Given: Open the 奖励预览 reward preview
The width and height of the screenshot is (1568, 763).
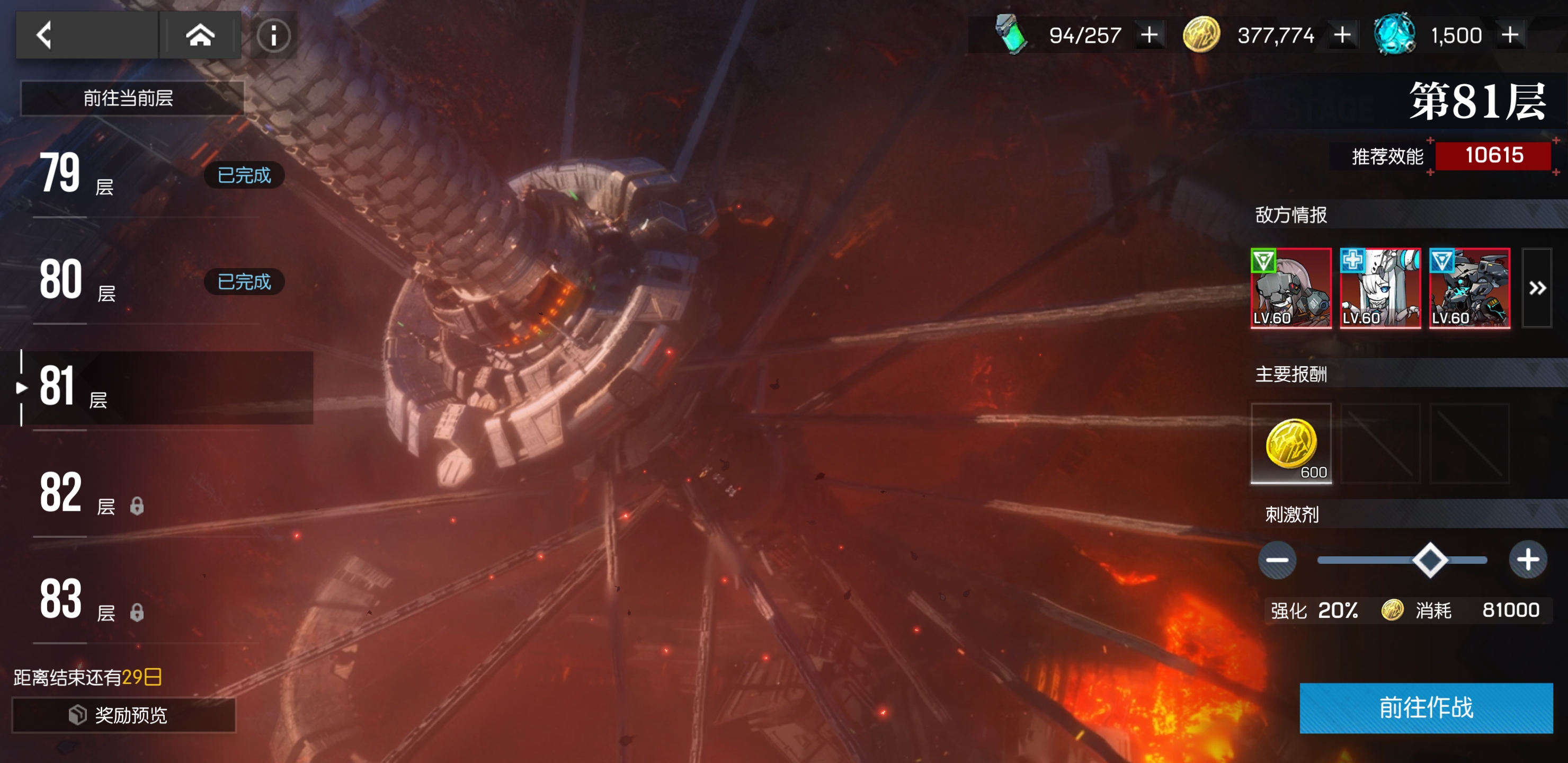Looking at the screenshot, I should 123,715.
